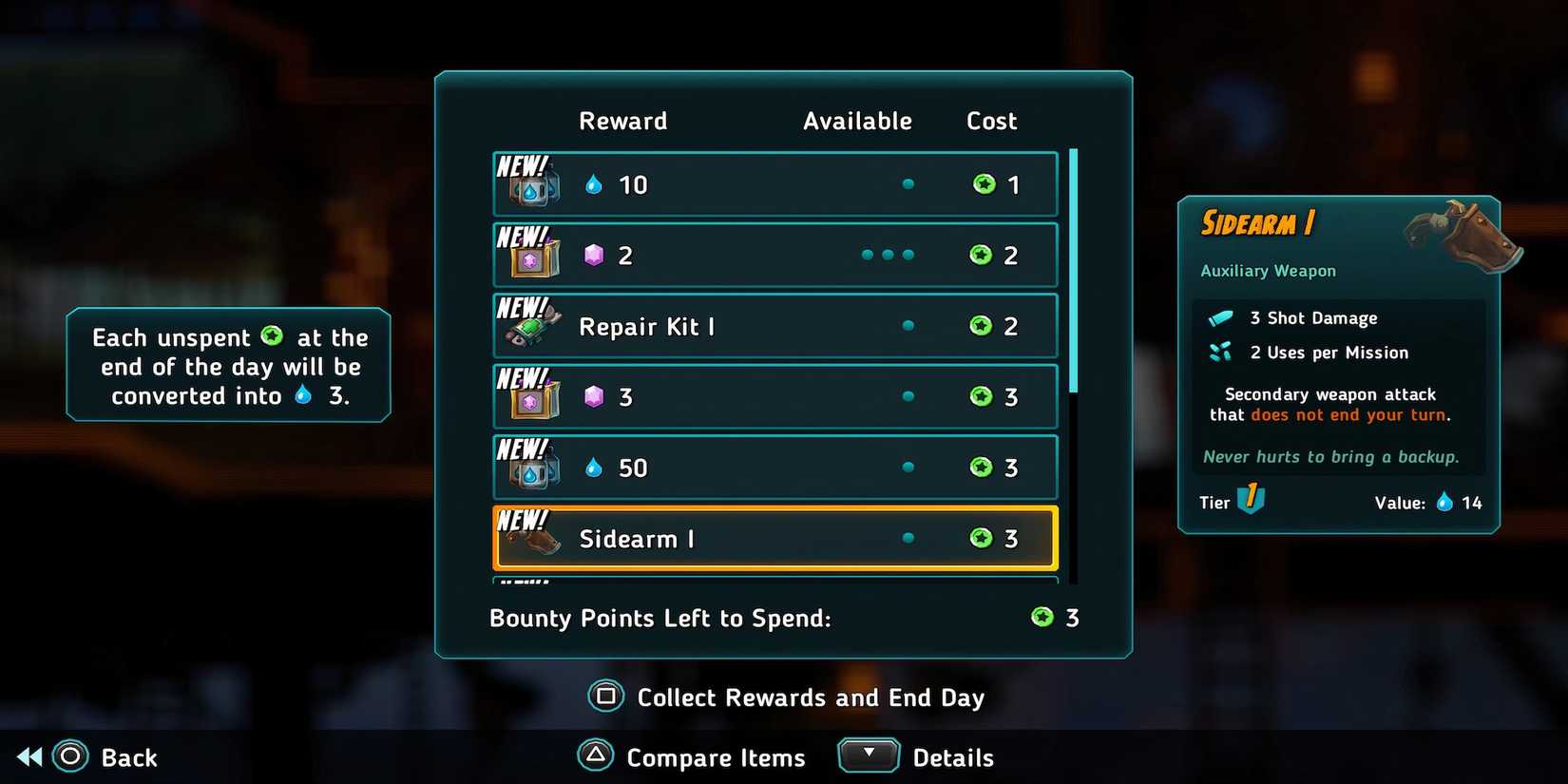Select the highlighted Sidearm I reward row
Image resolution: width=1568 pixels, height=784 pixels.
point(774,539)
